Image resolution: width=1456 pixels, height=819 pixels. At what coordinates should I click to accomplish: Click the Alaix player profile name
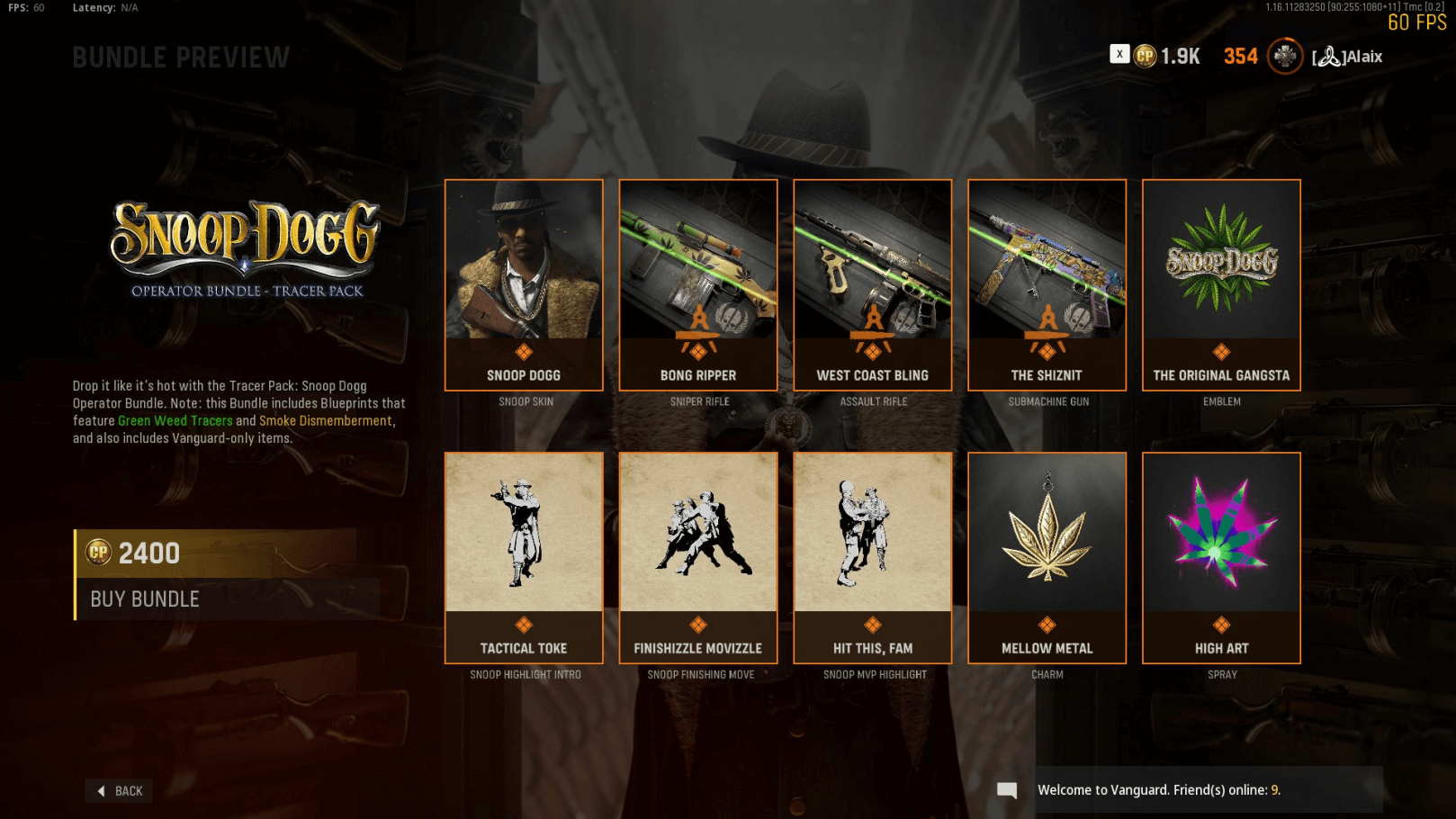tap(1348, 57)
